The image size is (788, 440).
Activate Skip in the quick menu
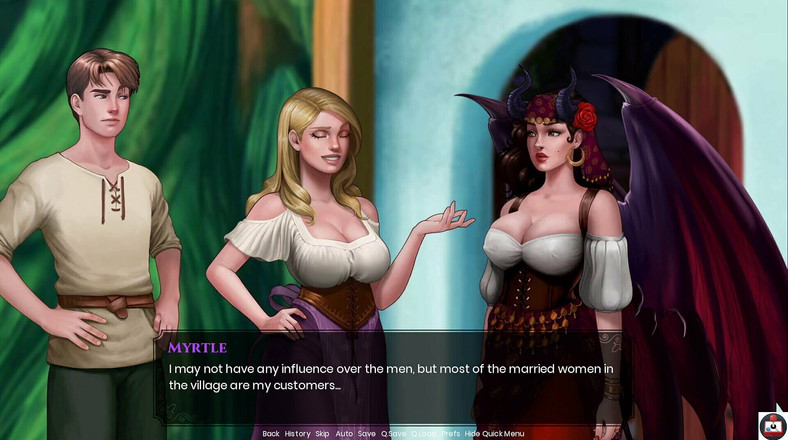(x=322, y=434)
